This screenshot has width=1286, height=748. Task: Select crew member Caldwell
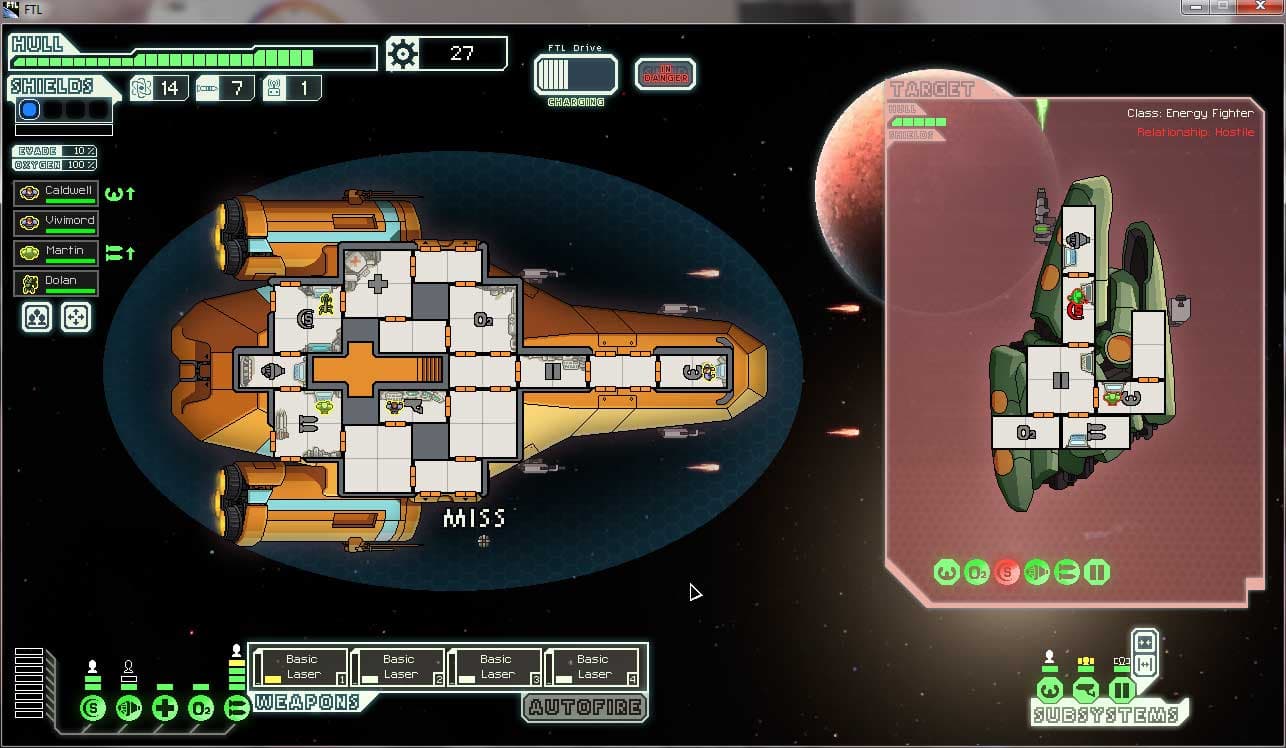(x=56, y=193)
